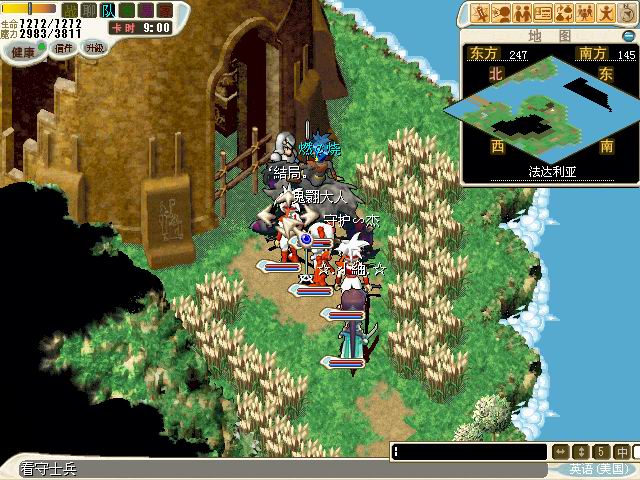Image resolution: width=640 pixels, height=480 pixels.
Task: Click the 升级 level-up button
Action: [95, 48]
